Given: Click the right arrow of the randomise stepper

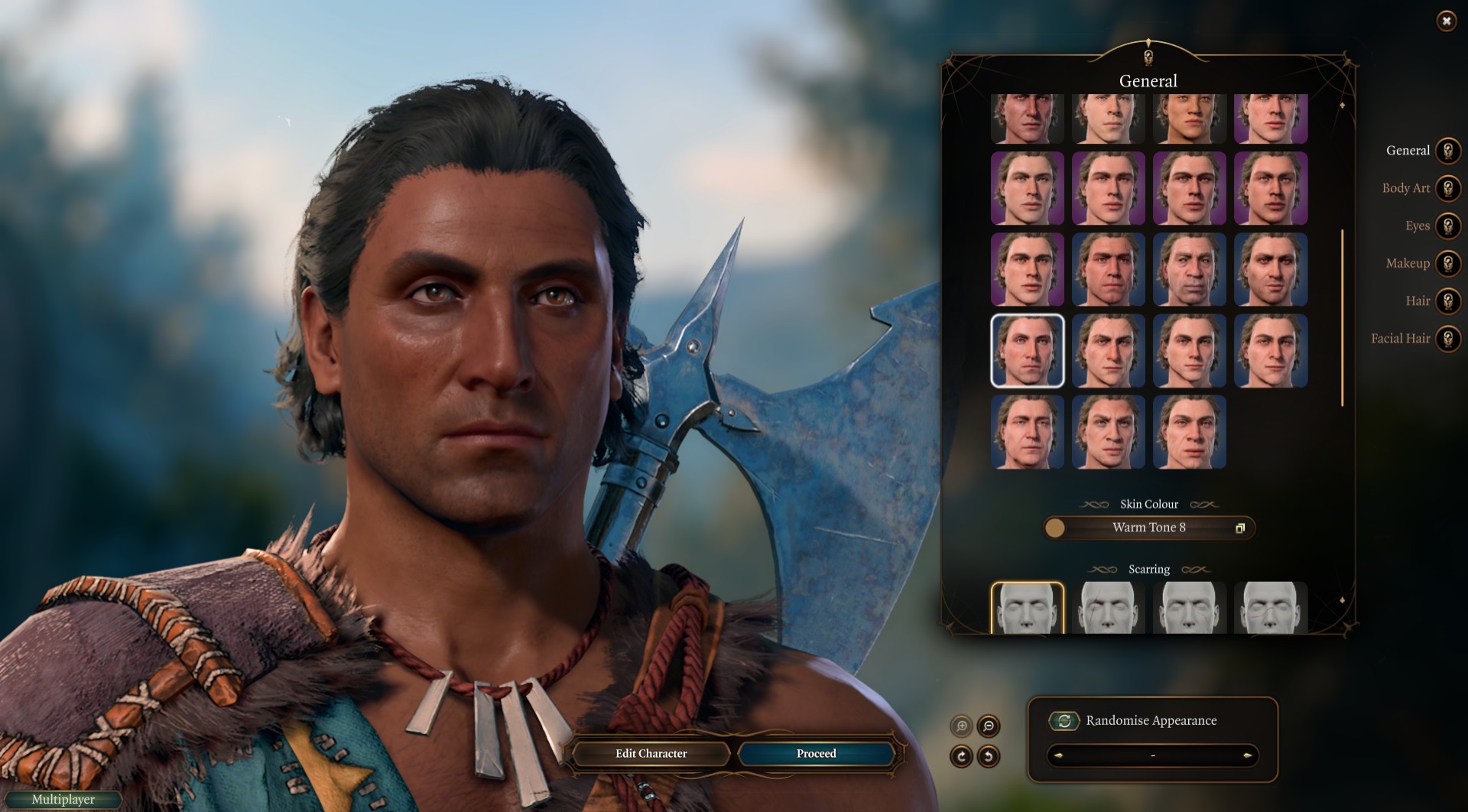Looking at the screenshot, I should click(1247, 755).
